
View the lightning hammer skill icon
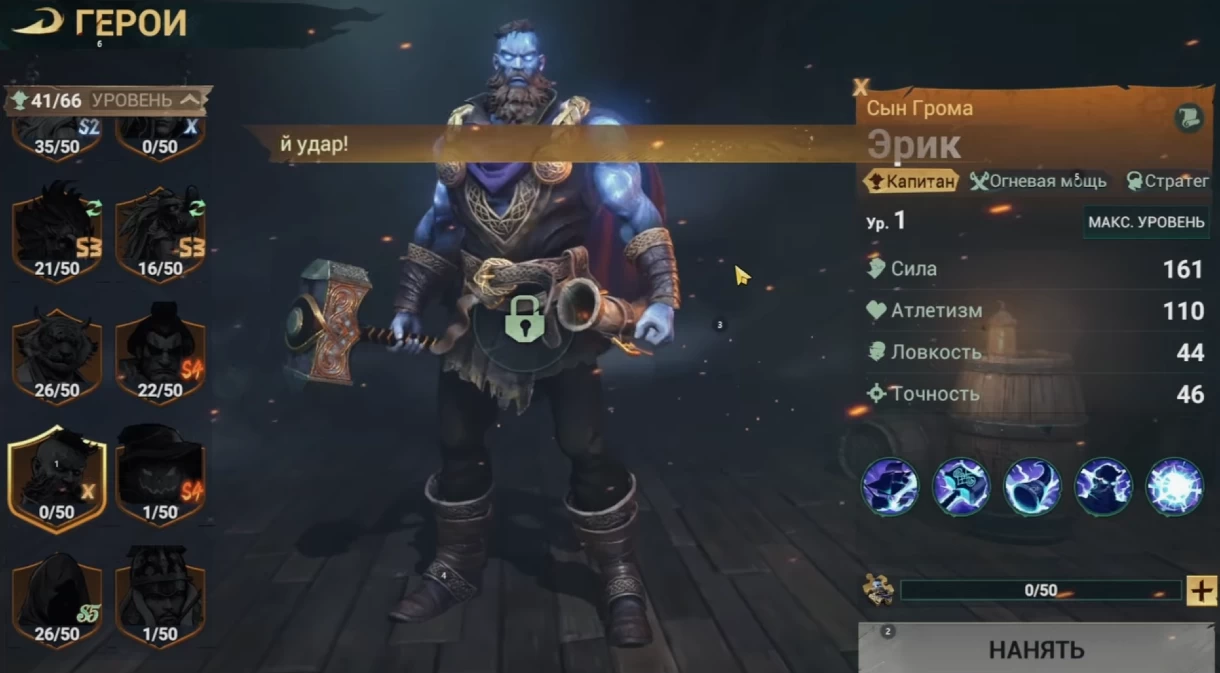961,487
